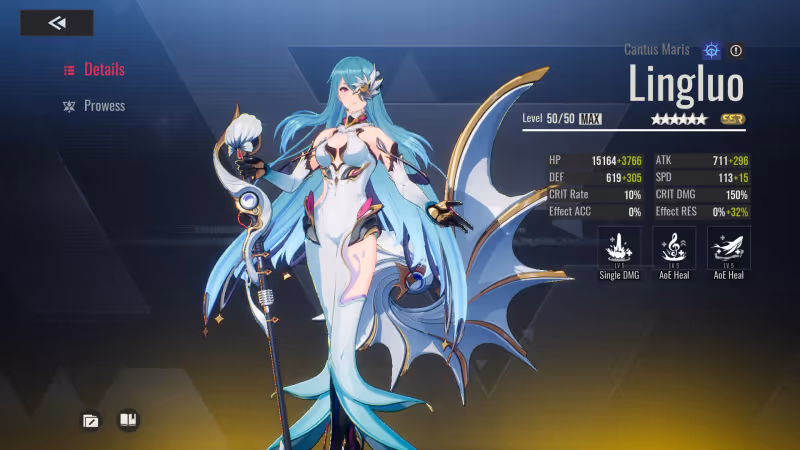Click the blue eye-compass class icon
The height and width of the screenshot is (450, 800).
[712, 50]
